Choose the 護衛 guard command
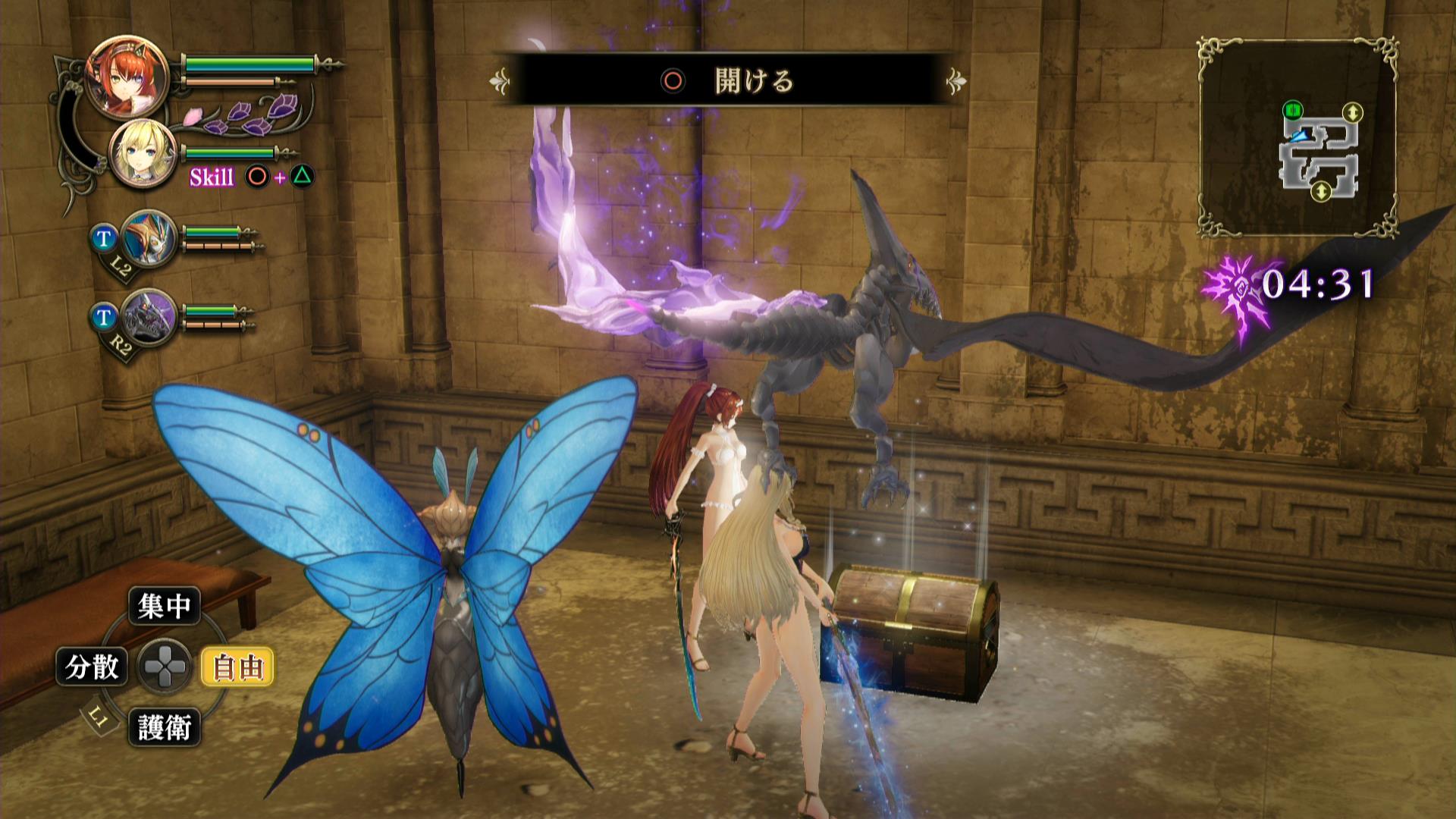 [164, 727]
